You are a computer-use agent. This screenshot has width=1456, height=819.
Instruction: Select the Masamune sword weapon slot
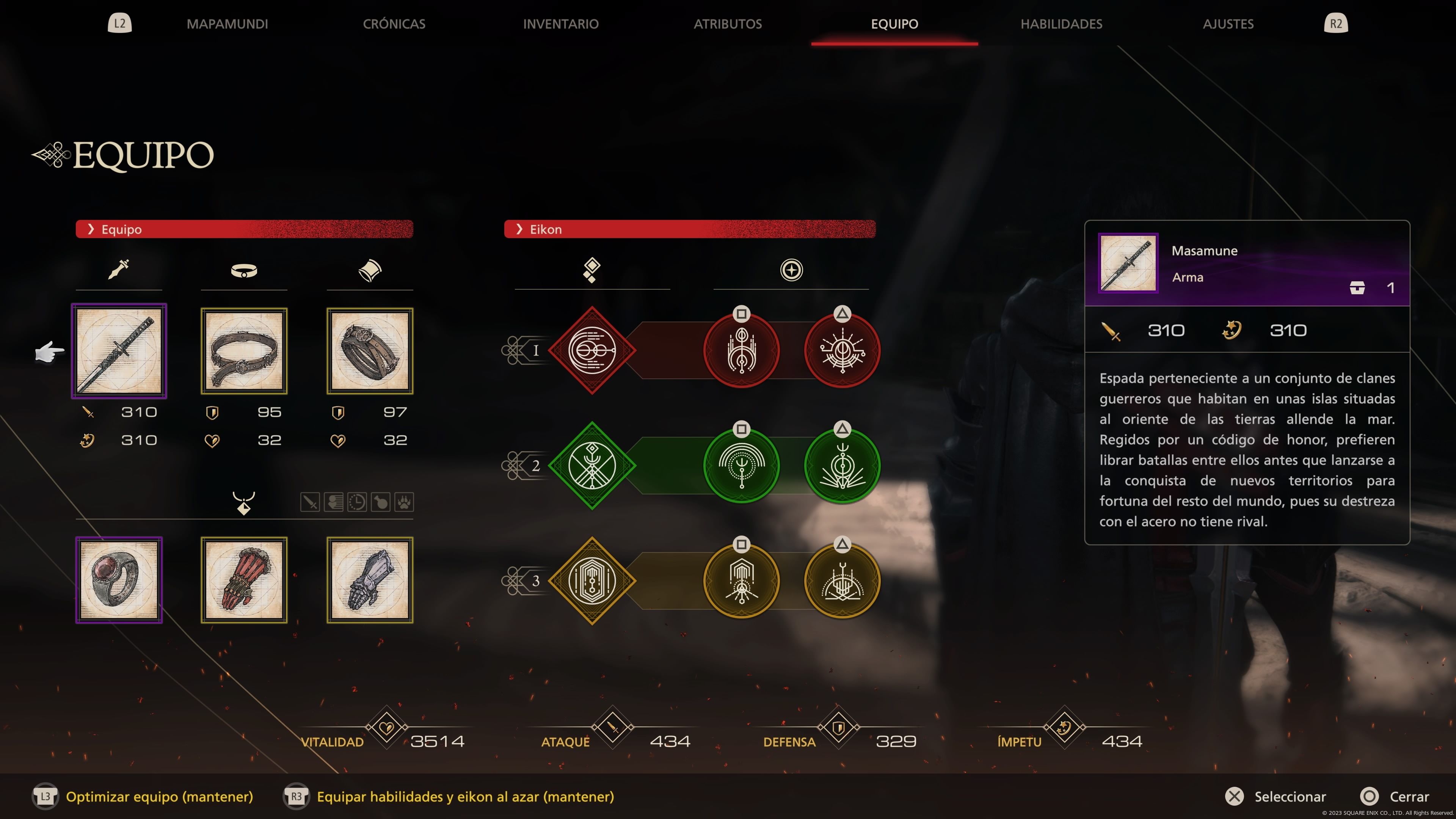[119, 351]
